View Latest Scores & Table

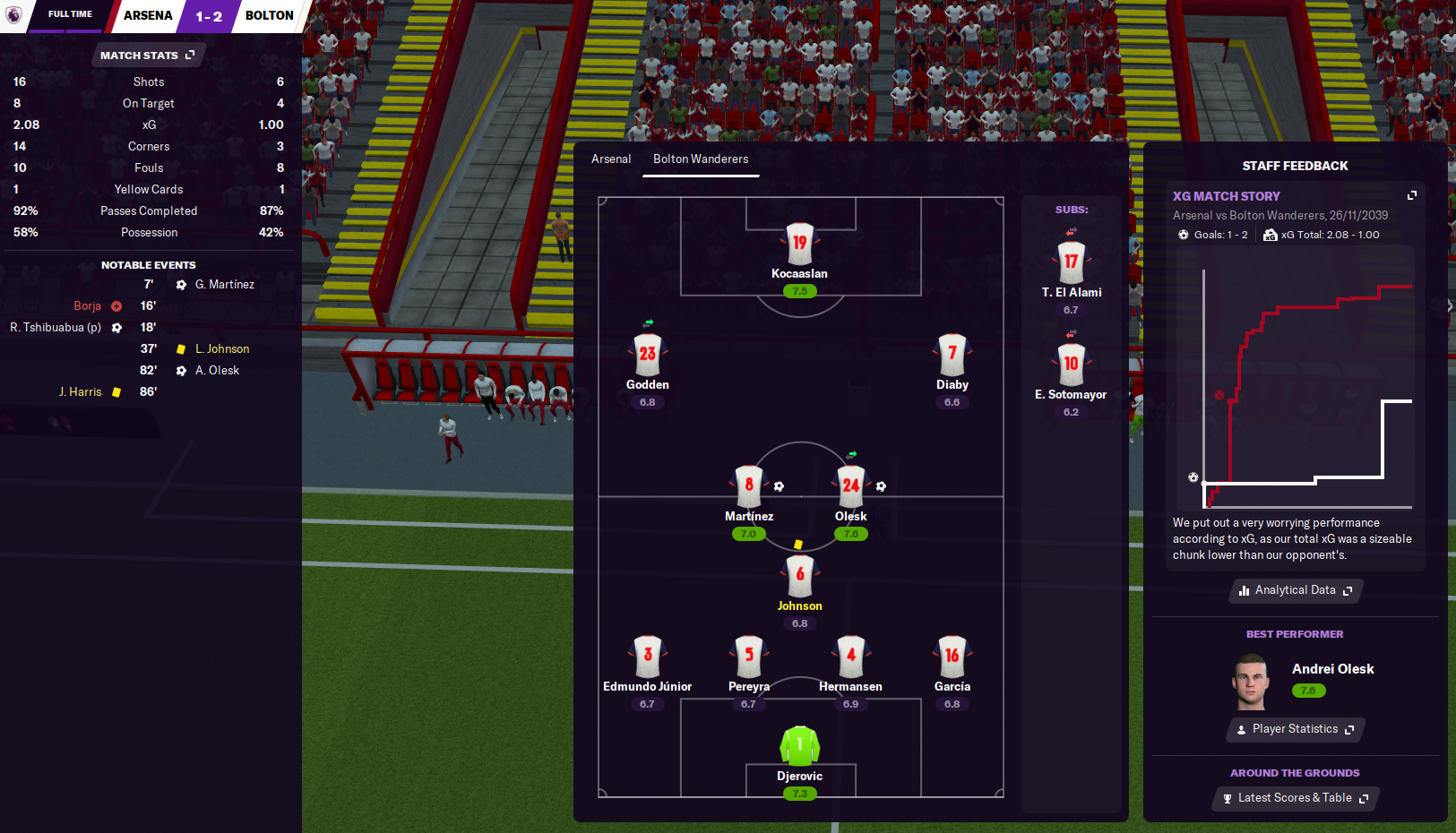click(1295, 798)
